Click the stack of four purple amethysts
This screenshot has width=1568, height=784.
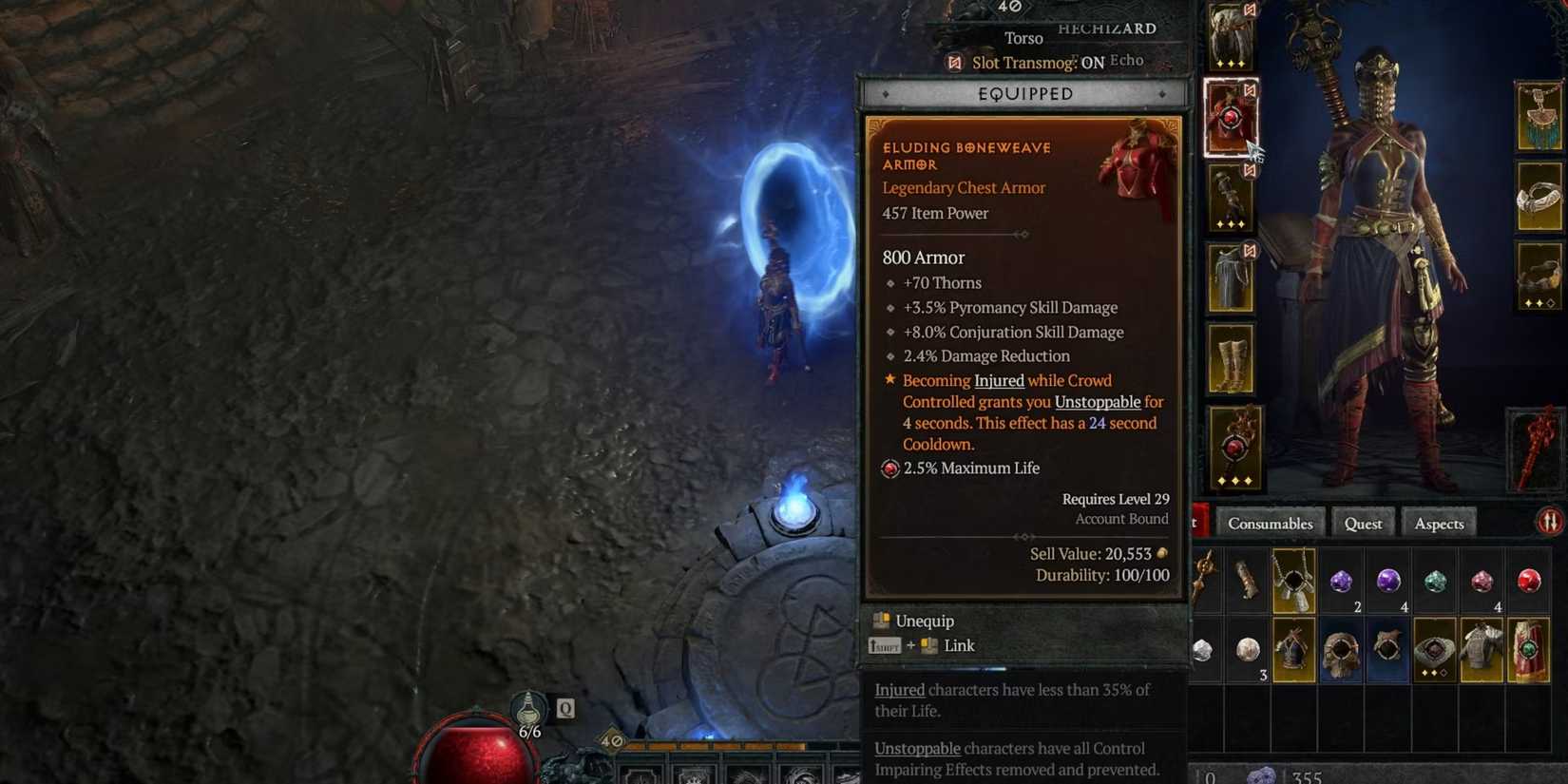(1387, 578)
